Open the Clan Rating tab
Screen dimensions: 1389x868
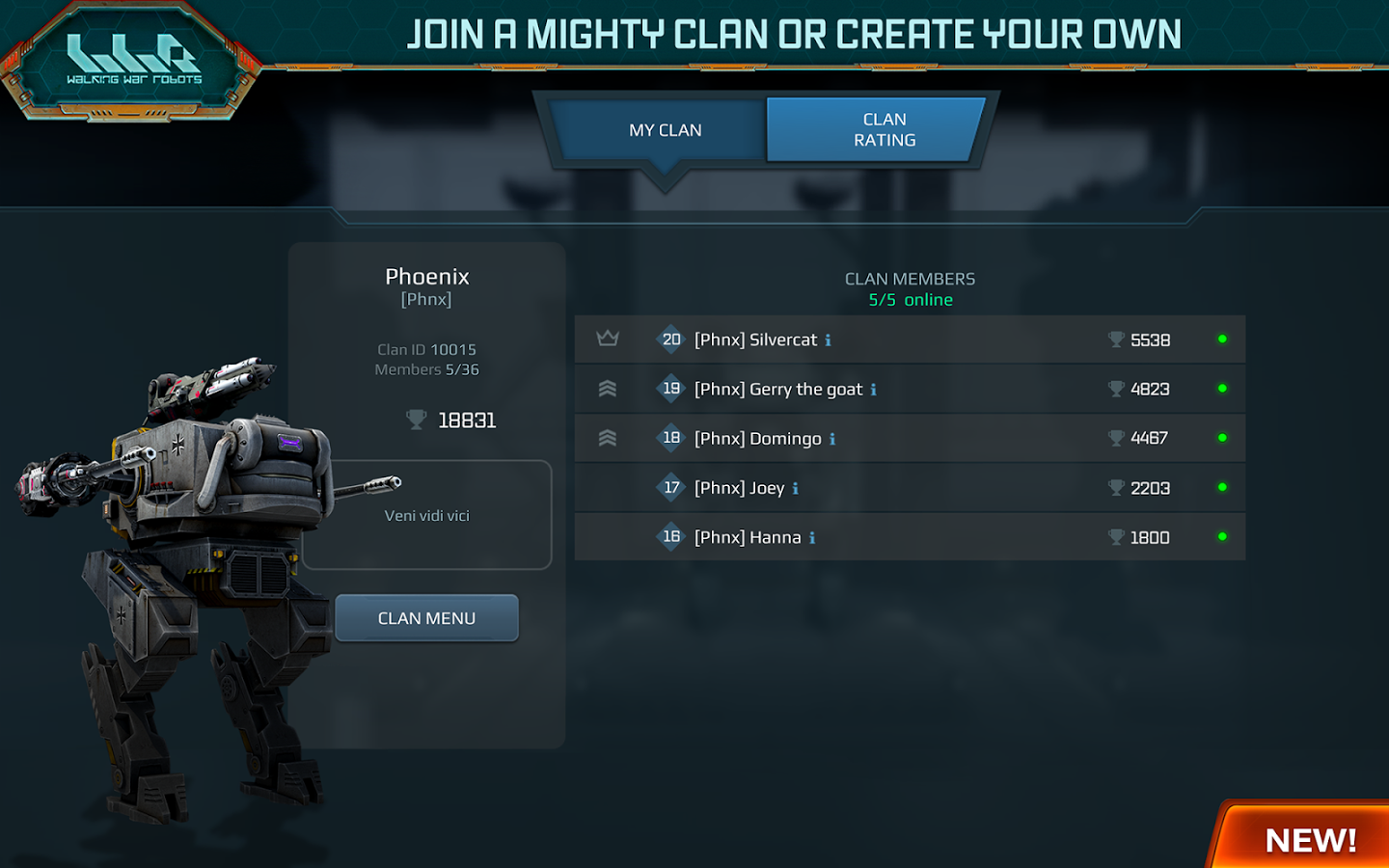tap(884, 129)
